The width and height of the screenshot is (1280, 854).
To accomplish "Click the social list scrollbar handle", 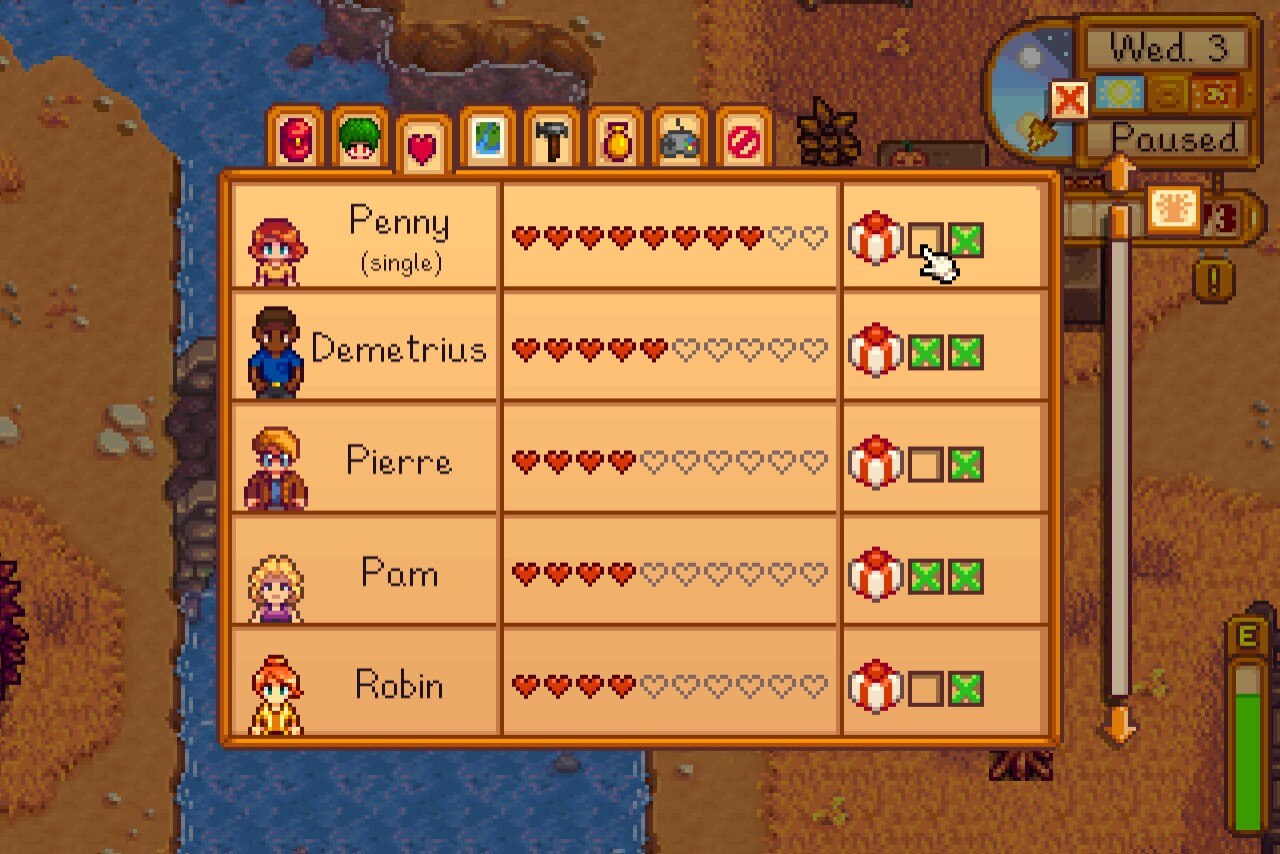I will coord(1119,222).
